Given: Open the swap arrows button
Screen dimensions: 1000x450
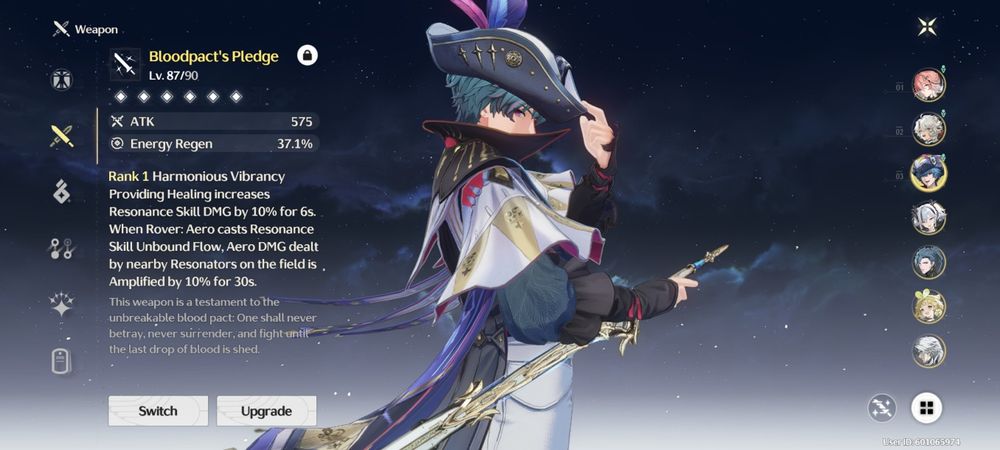Looking at the screenshot, I should tap(883, 407).
